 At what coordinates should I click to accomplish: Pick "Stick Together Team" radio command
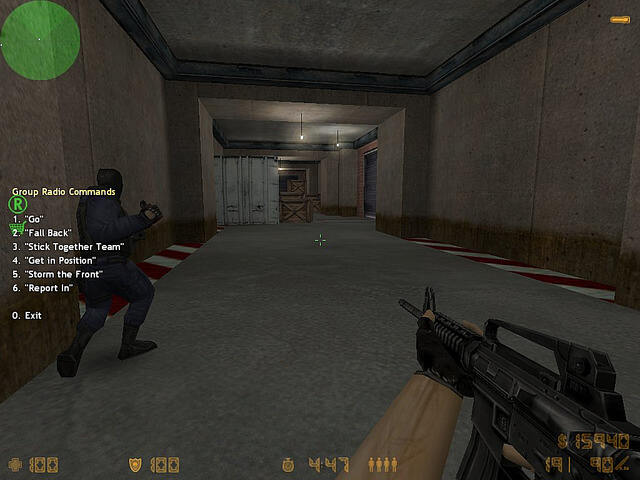click(x=72, y=246)
